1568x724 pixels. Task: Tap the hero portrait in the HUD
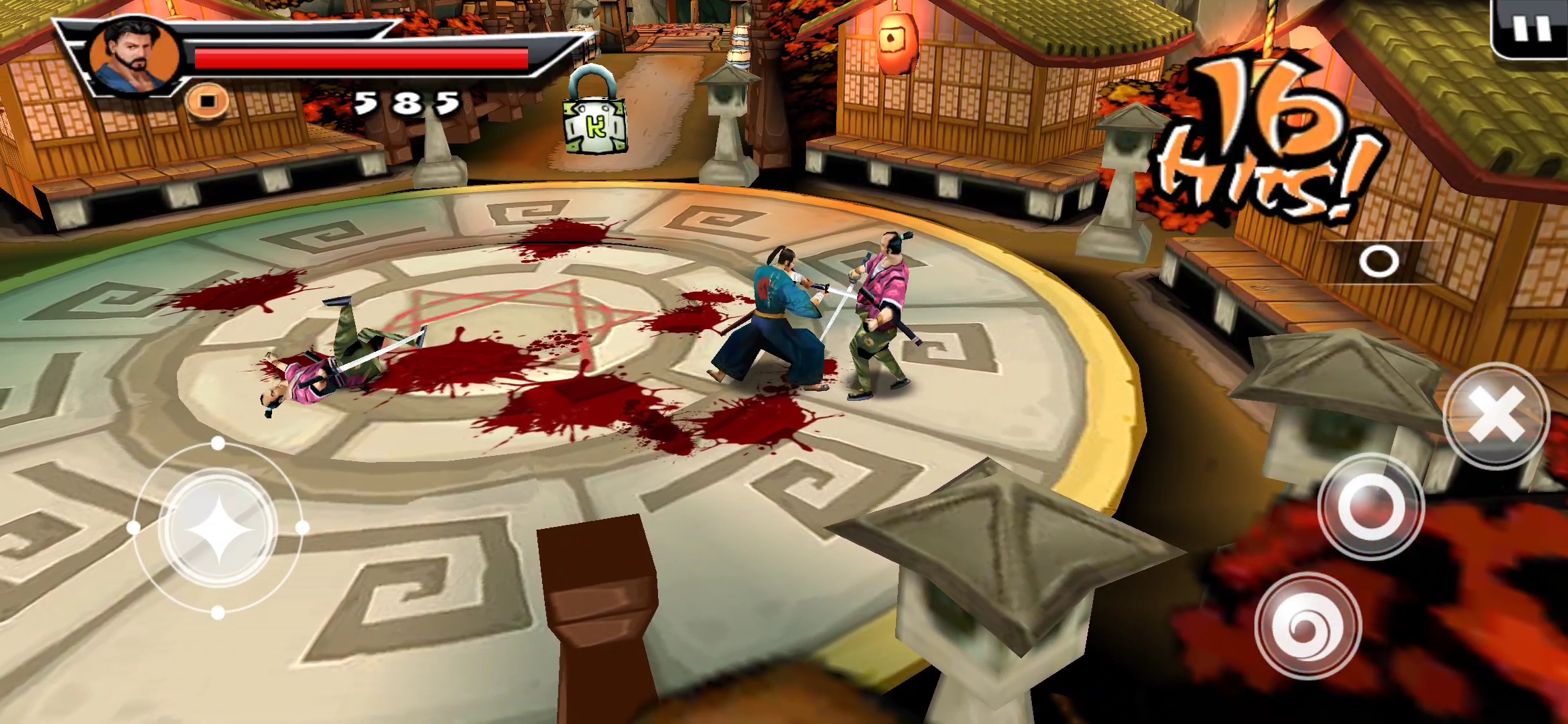pyautogui.click(x=135, y=57)
